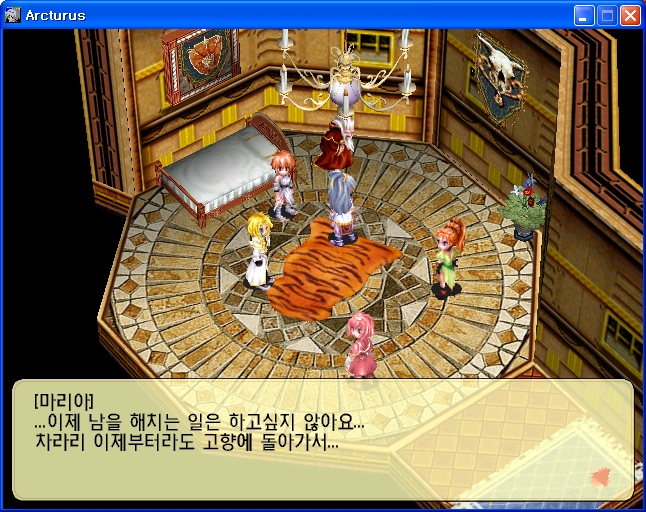
Task: Close the Arcturus window
Action: coord(630,15)
